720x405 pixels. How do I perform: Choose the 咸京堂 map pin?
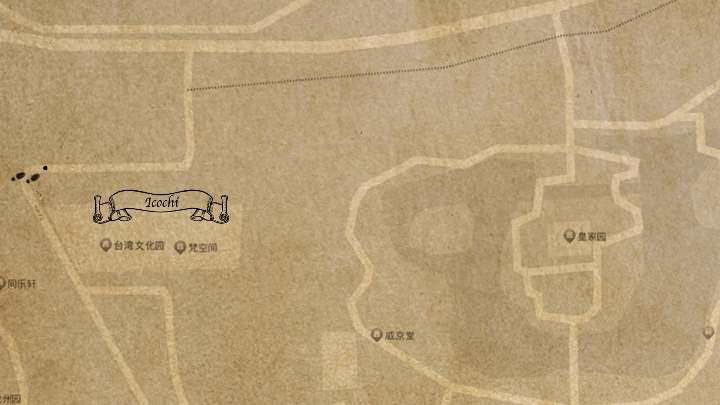click(x=377, y=335)
